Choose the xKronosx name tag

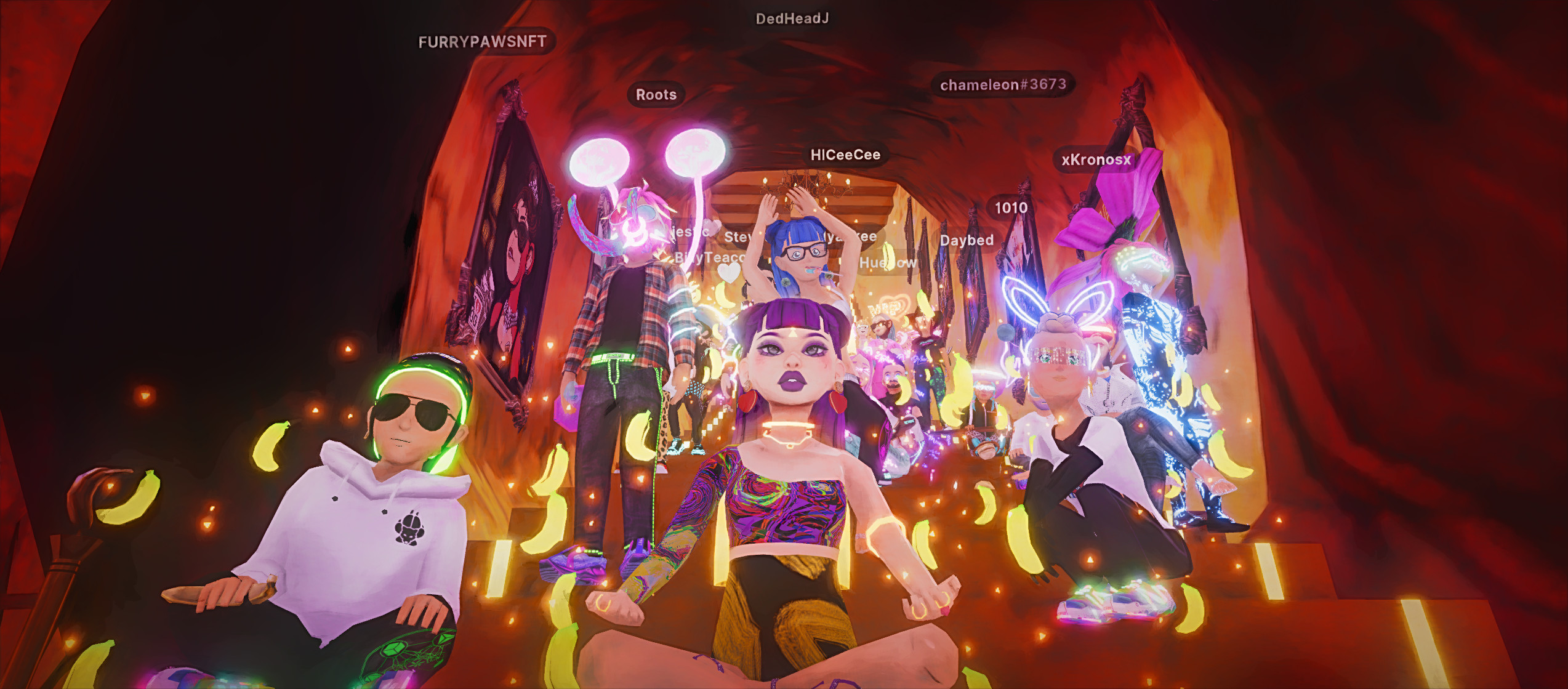[x=1096, y=160]
